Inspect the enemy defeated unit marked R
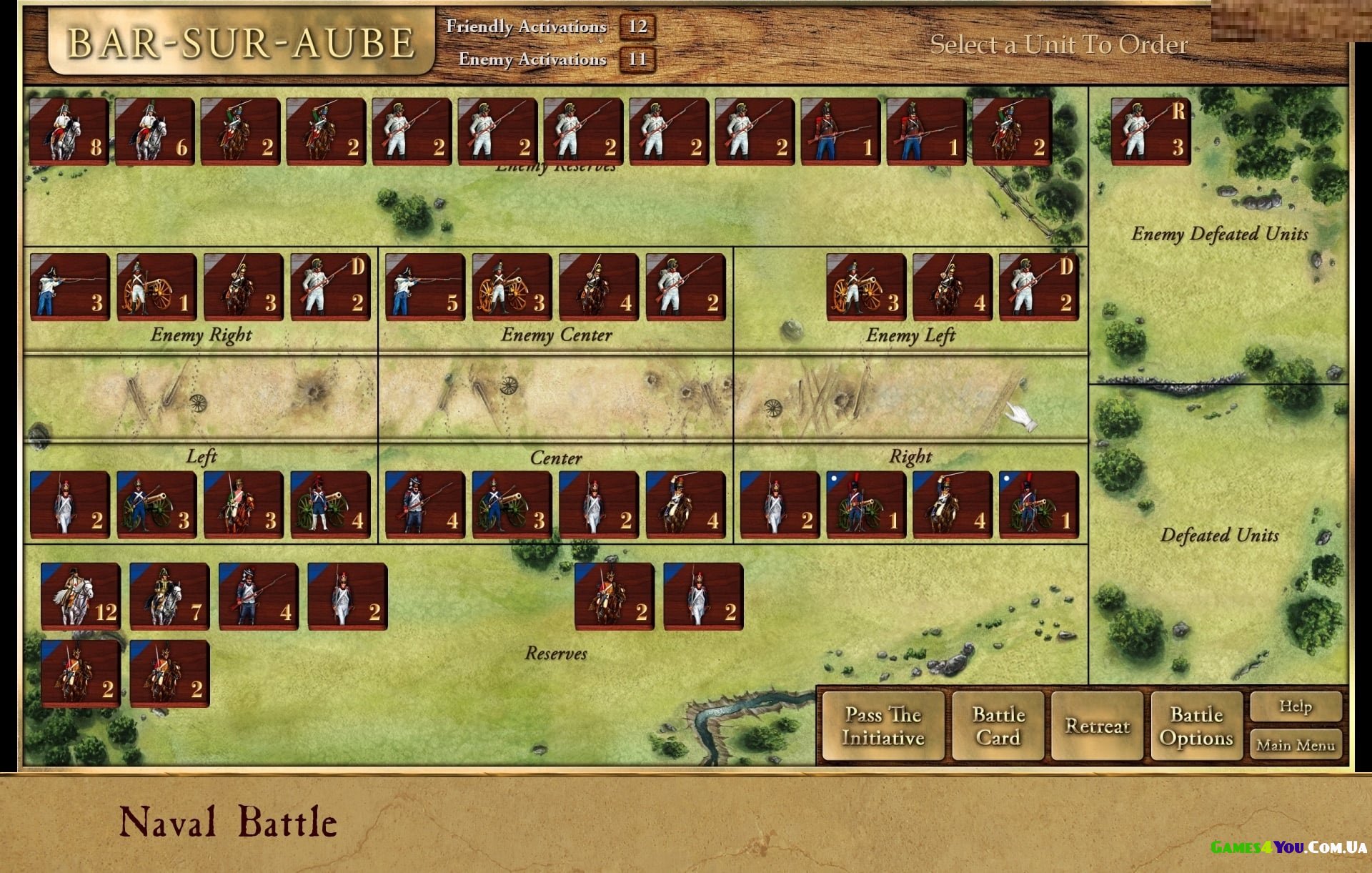This screenshot has height=873, width=1372. tap(1150, 132)
